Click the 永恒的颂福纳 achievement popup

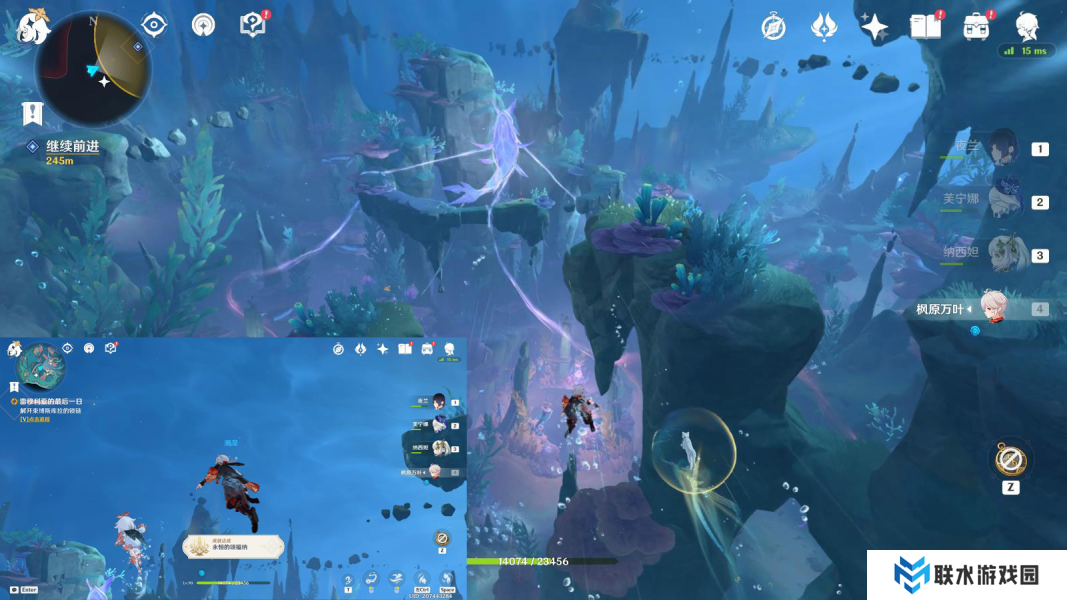tap(234, 546)
